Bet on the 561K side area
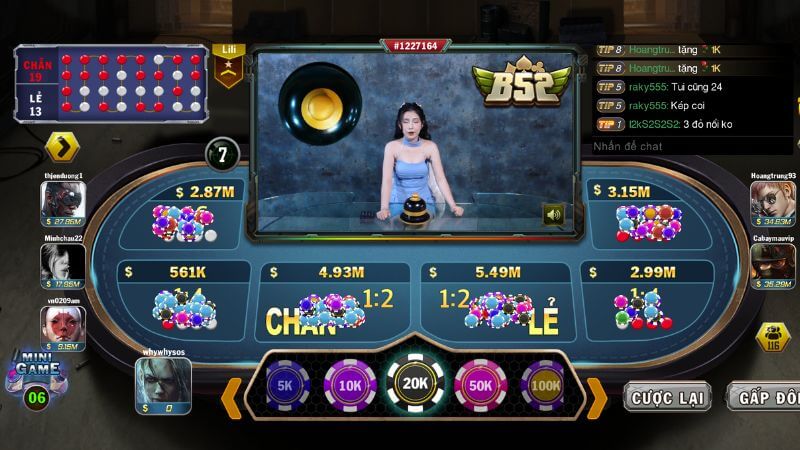The width and height of the screenshot is (800, 450). tap(180, 298)
